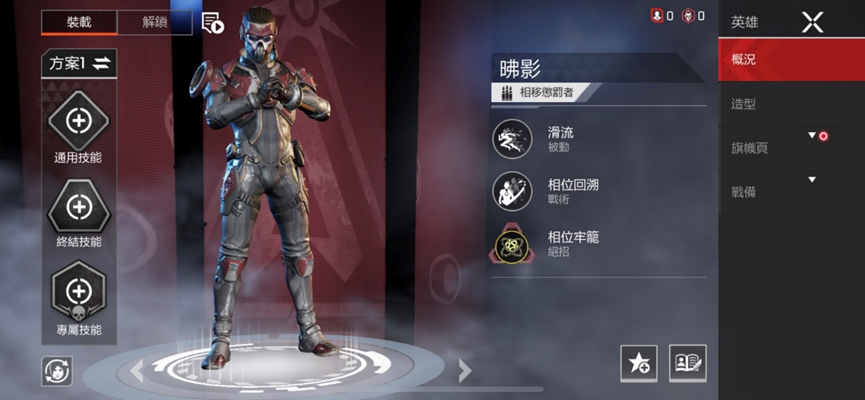
Task: Switch to the 解鎖 tab
Action: tap(154, 23)
